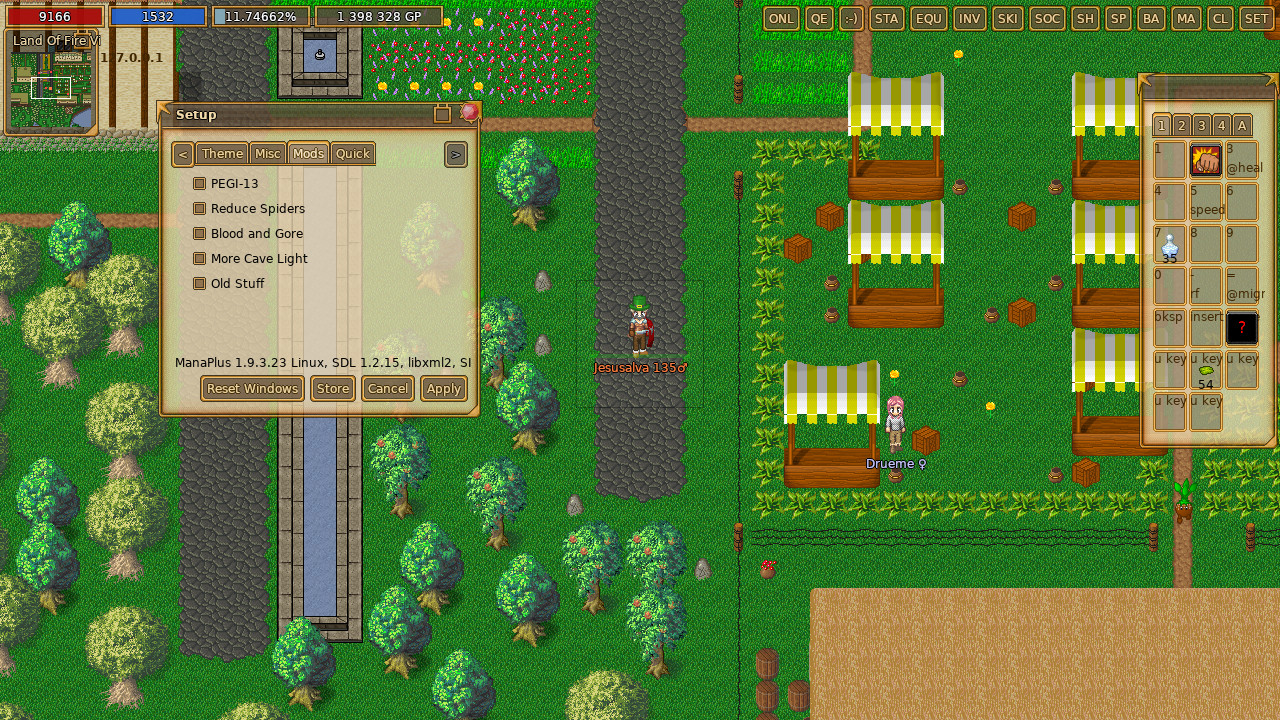Enable Blood and Gore setting
The height and width of the screenshot is (720, 1280).
[x=199, y=233]
